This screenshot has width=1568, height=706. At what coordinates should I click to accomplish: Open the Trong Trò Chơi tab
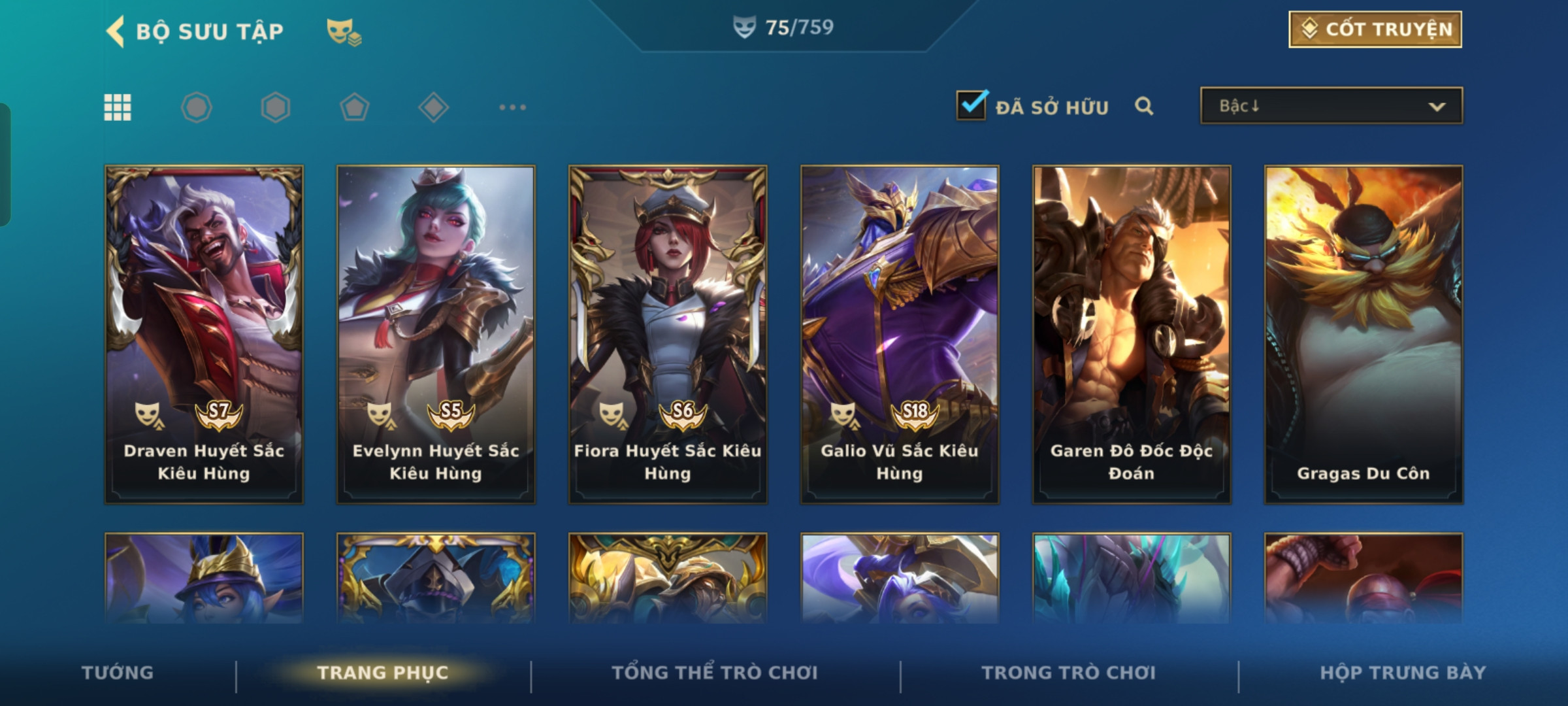pyautogui.click(x=1069, y=673)
